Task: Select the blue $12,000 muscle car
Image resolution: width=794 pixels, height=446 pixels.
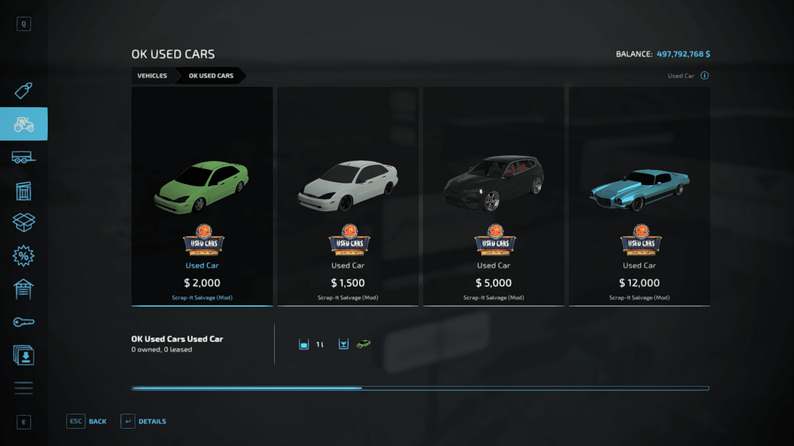Action: click(639, 196)
